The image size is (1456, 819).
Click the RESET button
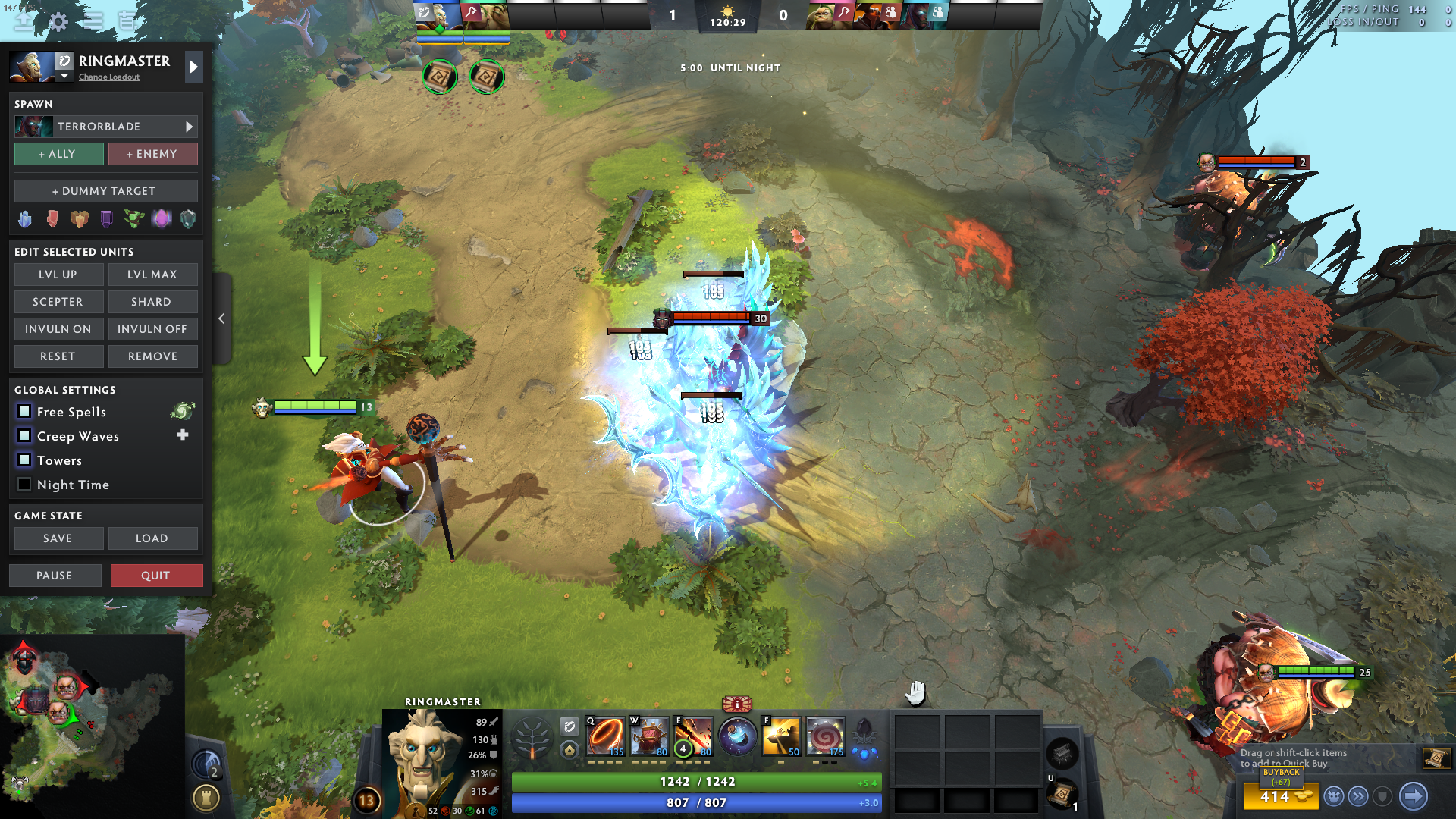[58, 356]
